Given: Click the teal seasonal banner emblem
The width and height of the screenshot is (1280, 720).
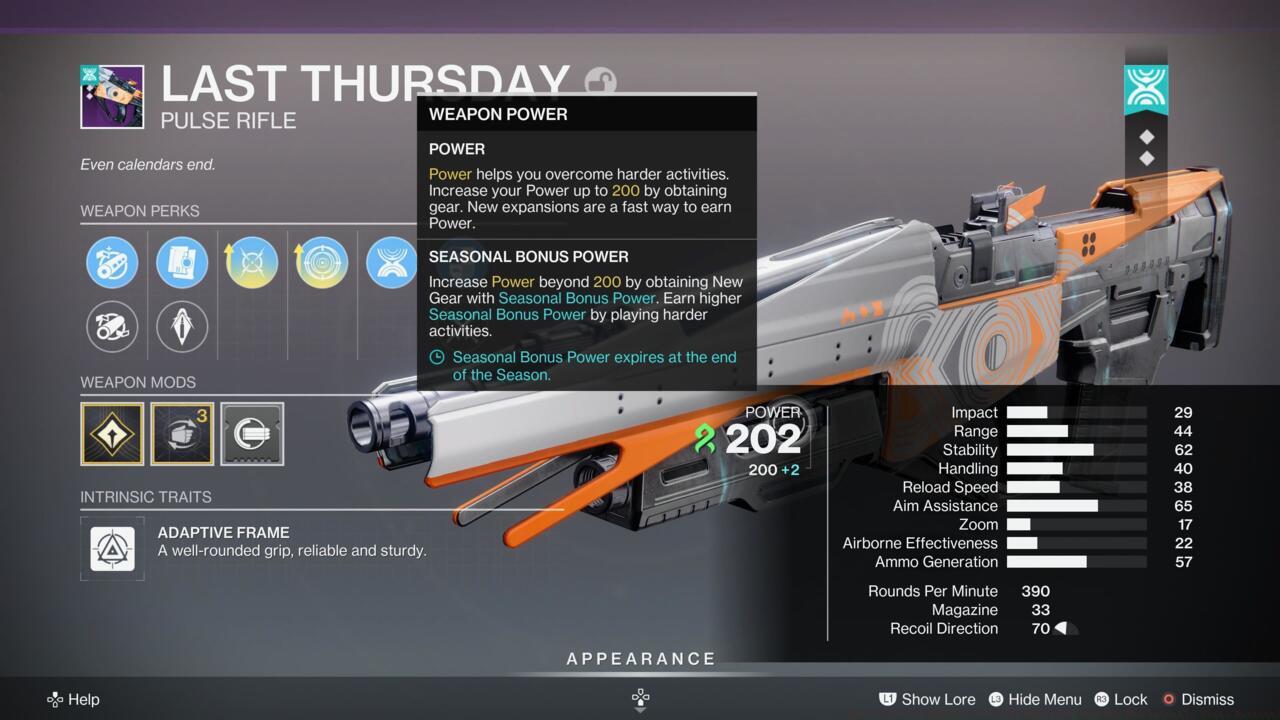Looking at the screenshot, I should coord(1146,88).
